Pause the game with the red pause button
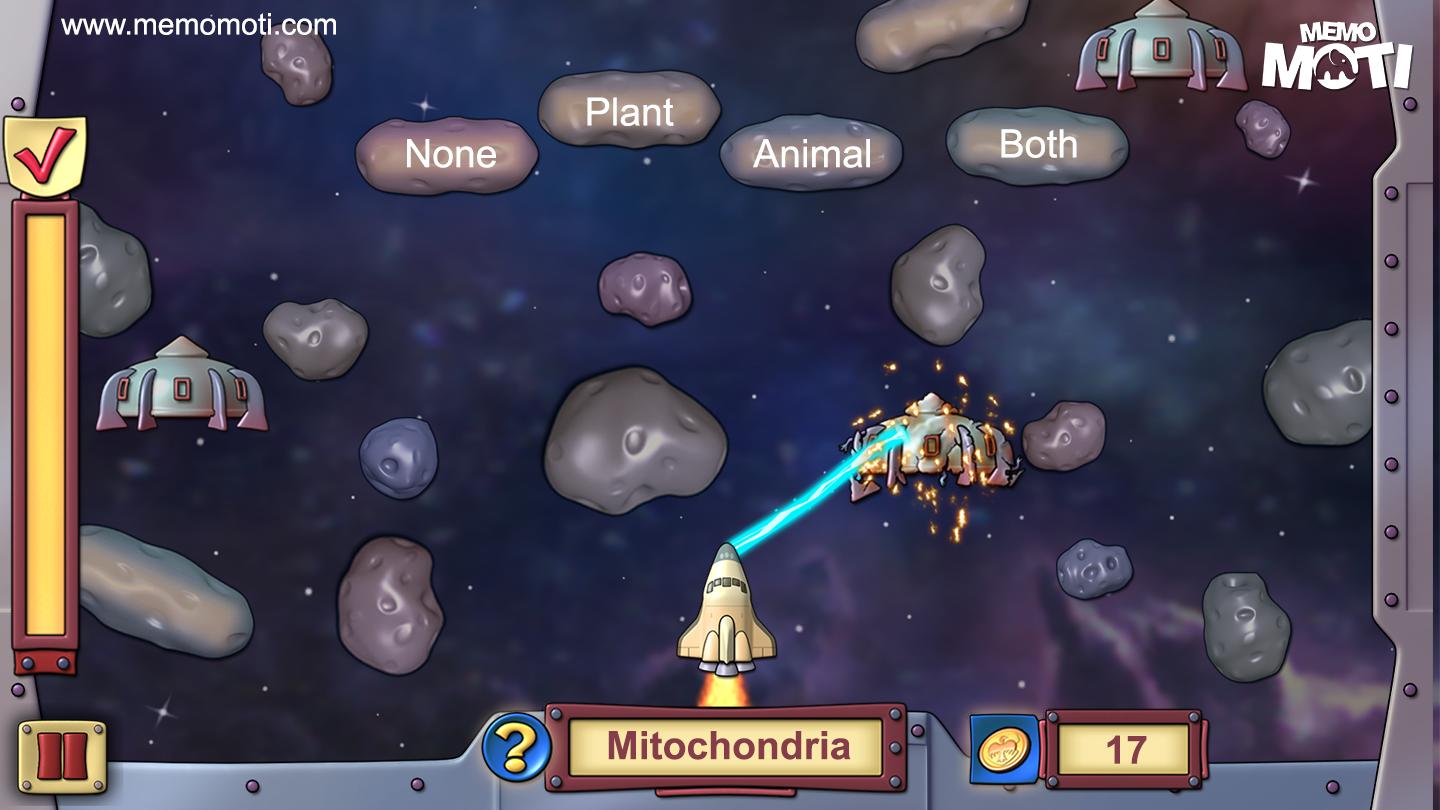1440x810 pixels. [62, 757]
